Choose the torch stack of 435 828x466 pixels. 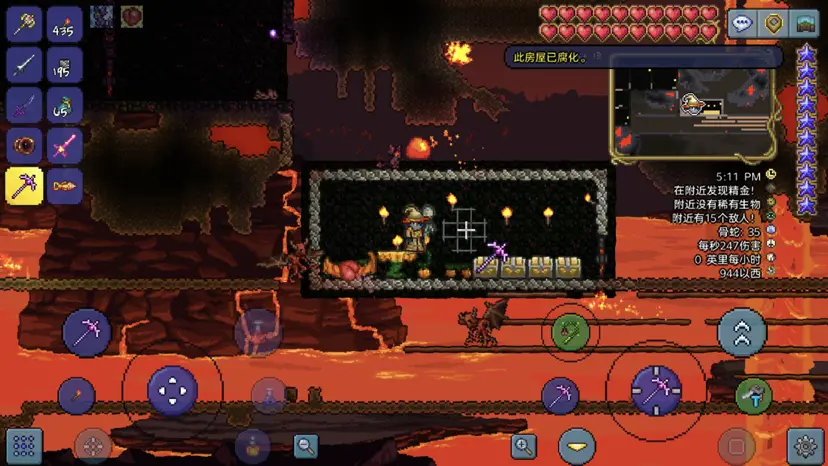tap(65, 24)
